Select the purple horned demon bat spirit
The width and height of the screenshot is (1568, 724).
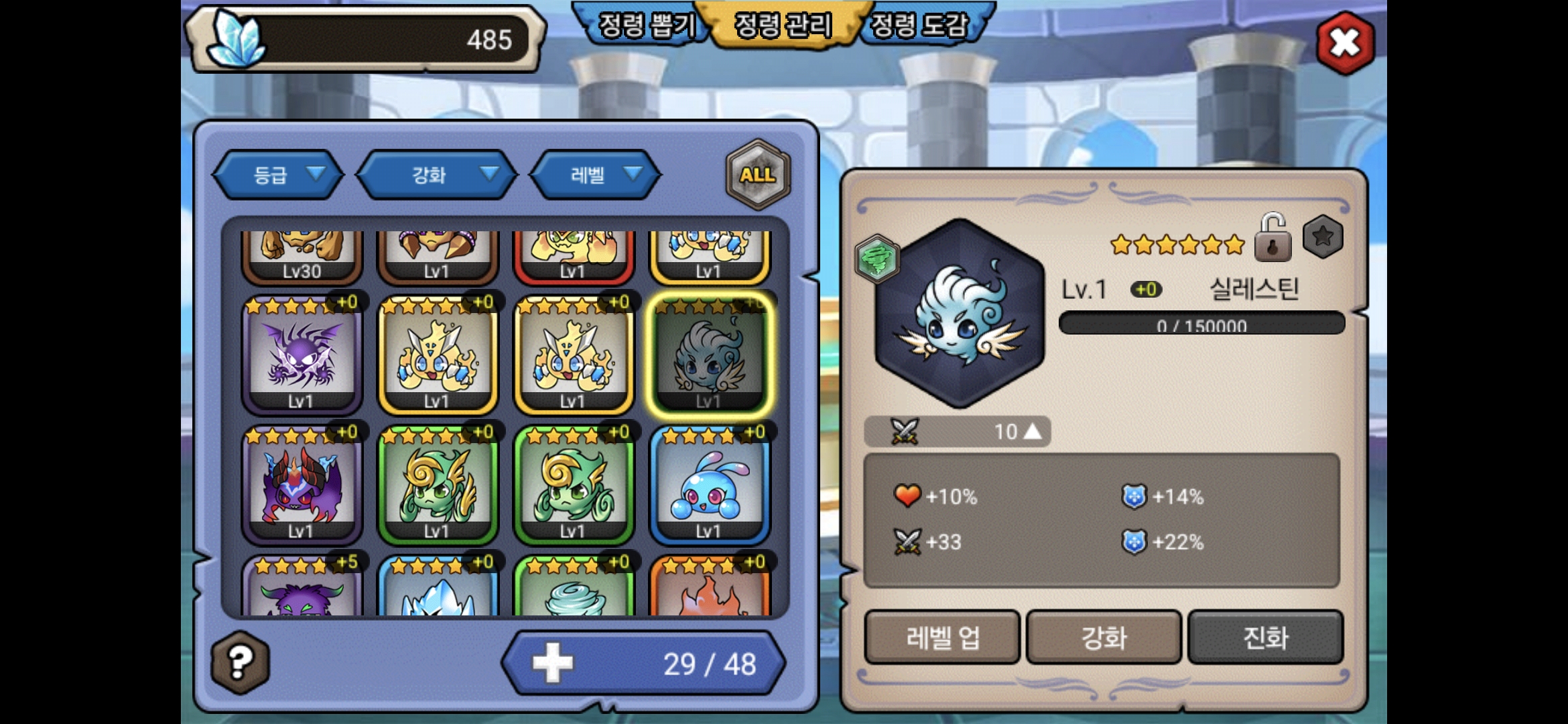point(302,485)
